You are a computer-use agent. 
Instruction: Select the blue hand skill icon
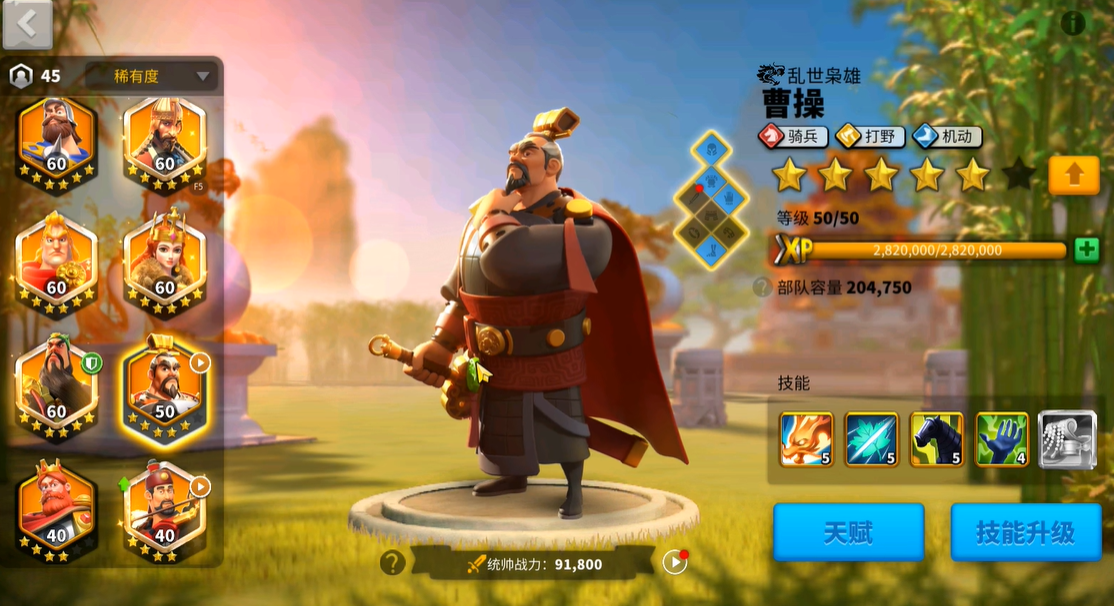click(x=1002, y=440)
